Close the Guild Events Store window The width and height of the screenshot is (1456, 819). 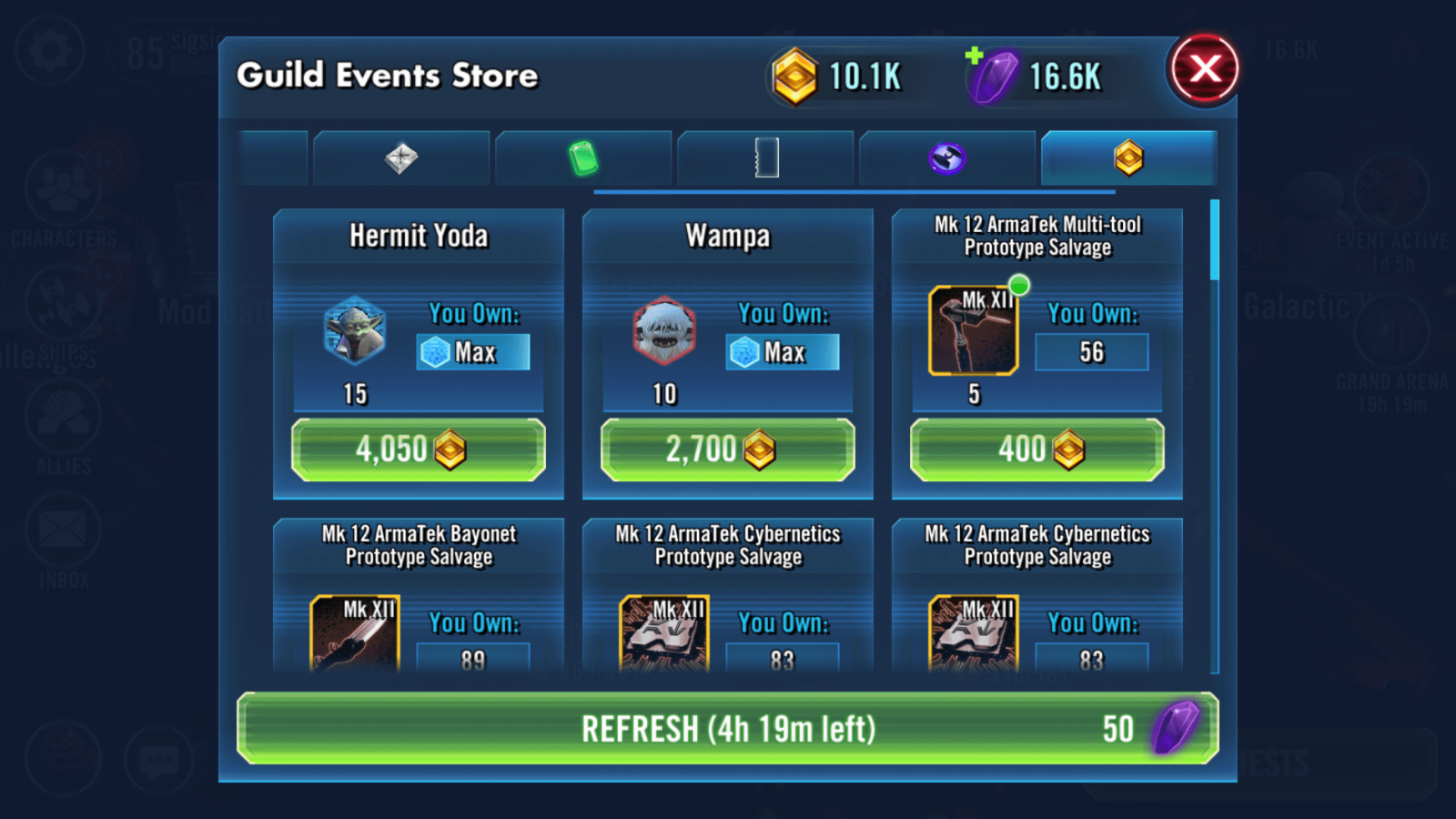click(1204, 69)
